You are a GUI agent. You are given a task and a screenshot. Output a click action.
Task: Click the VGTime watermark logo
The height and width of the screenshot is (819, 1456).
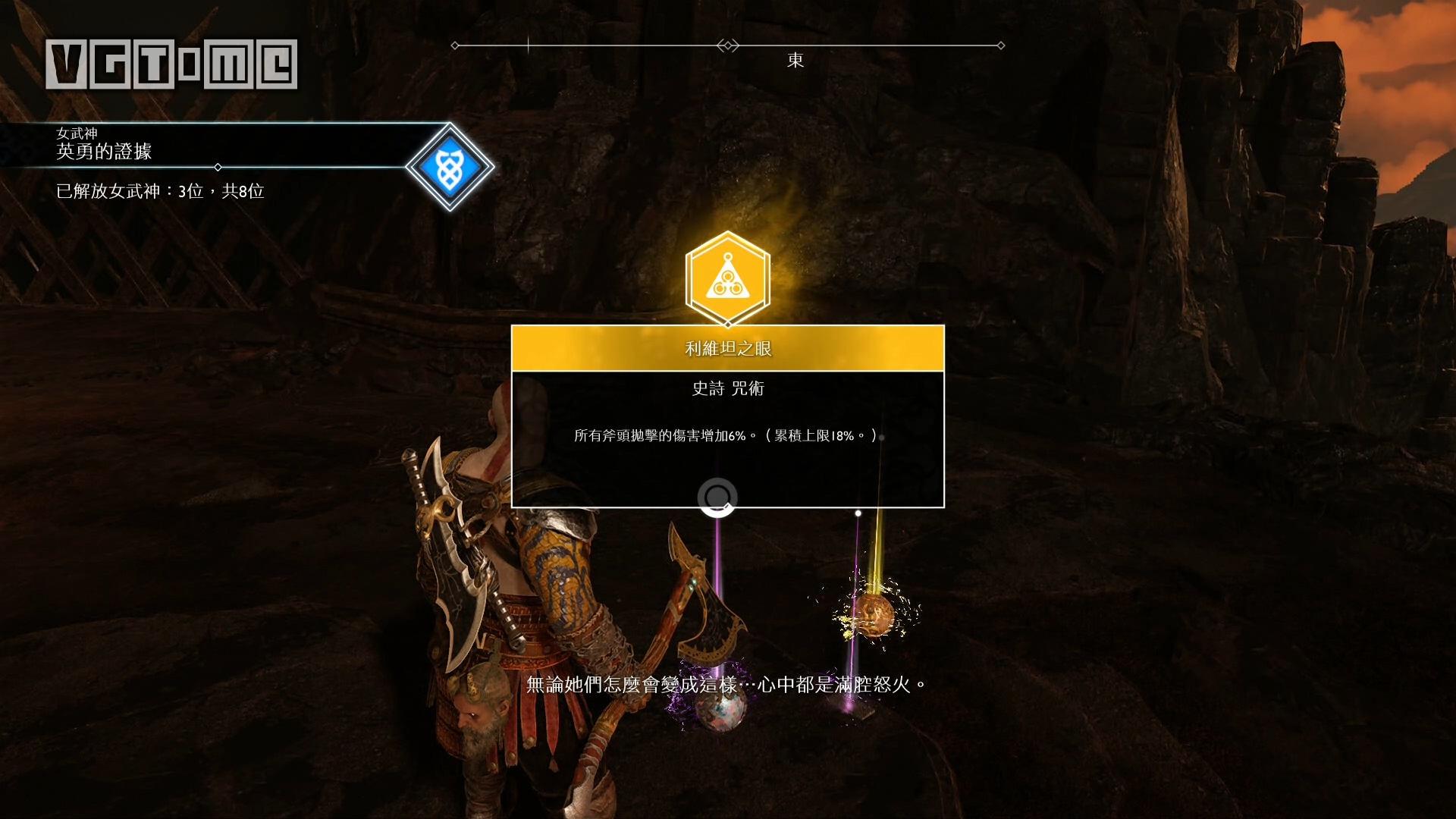point(171,64)
